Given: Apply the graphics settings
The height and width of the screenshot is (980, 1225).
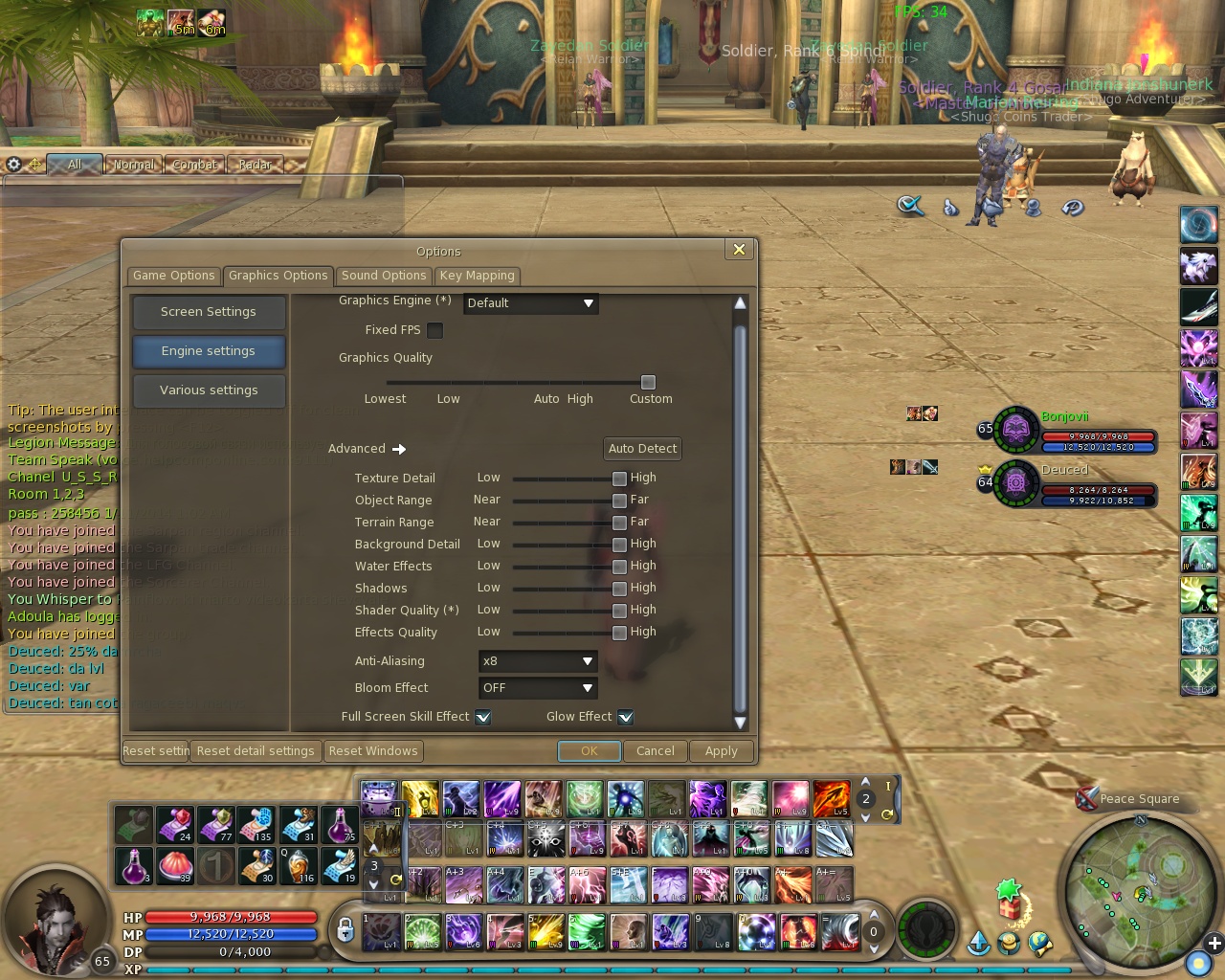Looking at the screenshot, I should (721, 751).
